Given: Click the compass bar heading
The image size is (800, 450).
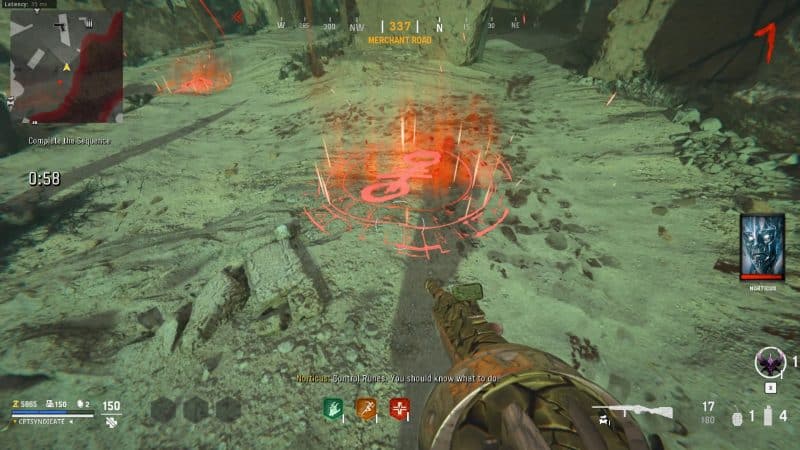Looking at the screenshot, I should coord(400,26).
